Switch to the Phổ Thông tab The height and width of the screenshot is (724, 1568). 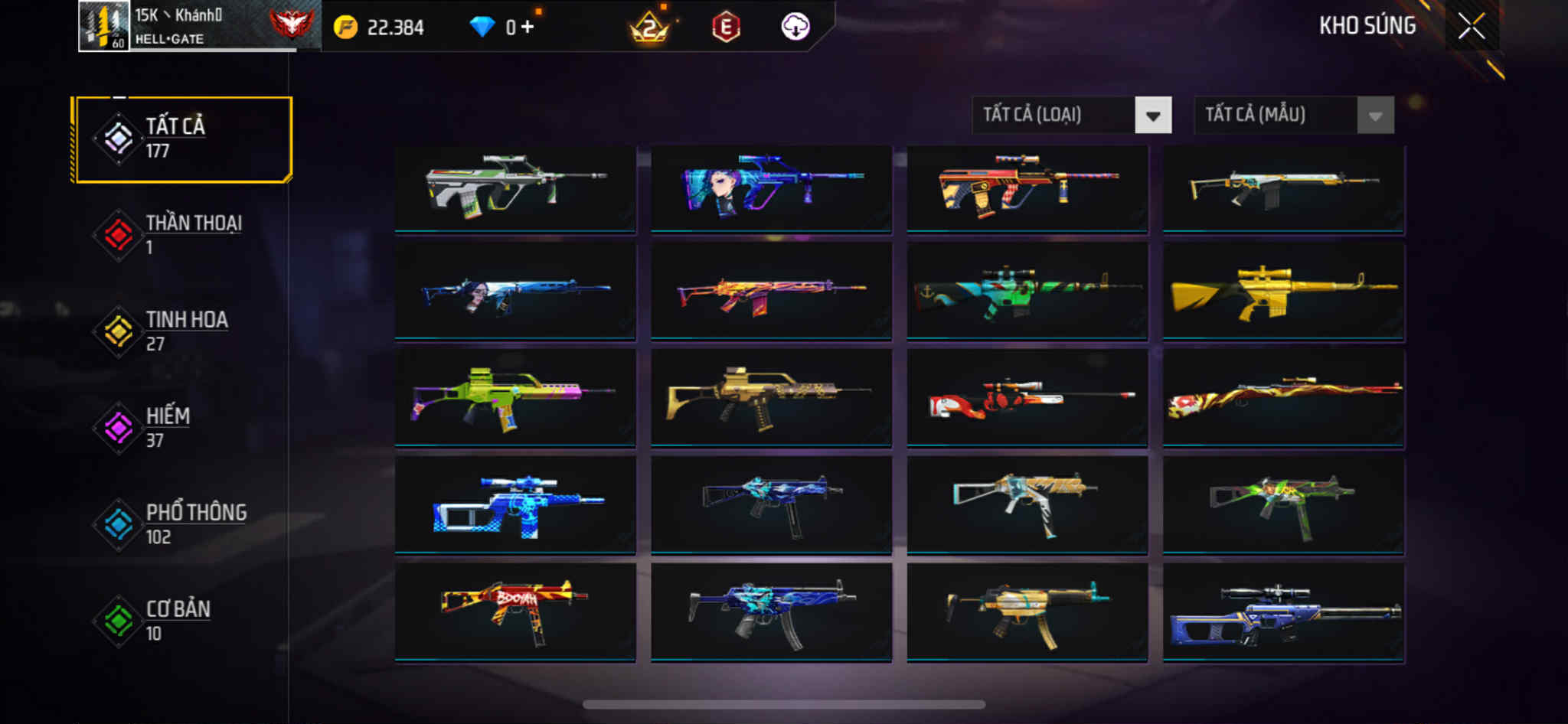(x=182, y=524)
